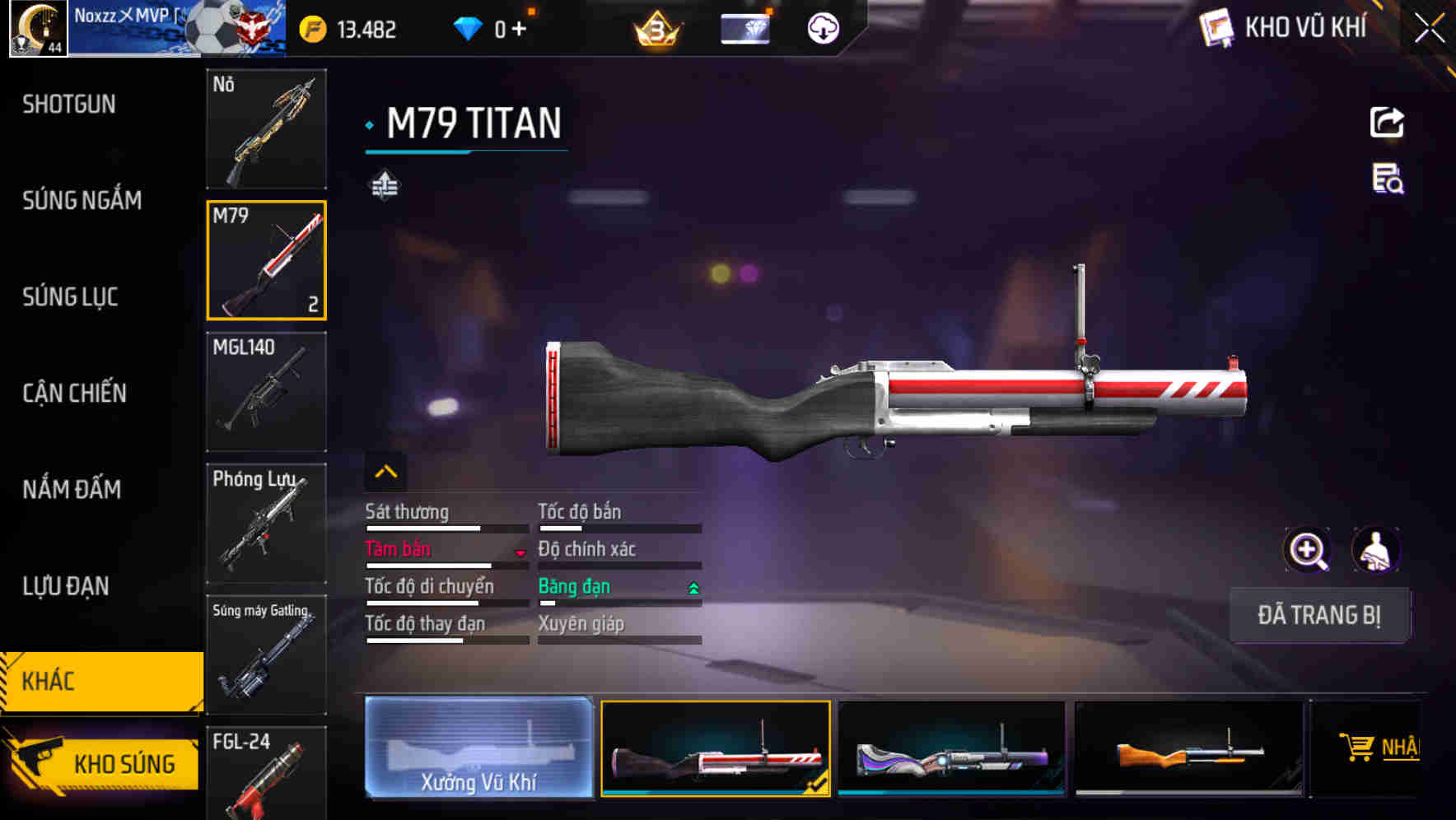Image resolution: width=1456 pixels, height=820 pixels.
Task: Collapse the stats panel via the chevron arrow
Action: point(385,470)
